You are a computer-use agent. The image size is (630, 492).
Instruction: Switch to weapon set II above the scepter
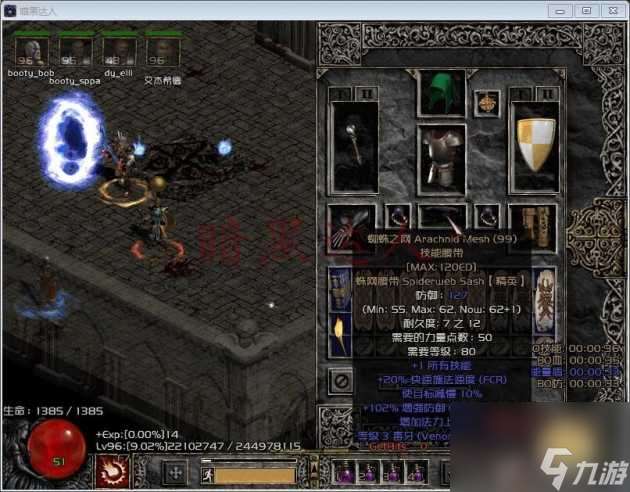pos(367,94)
